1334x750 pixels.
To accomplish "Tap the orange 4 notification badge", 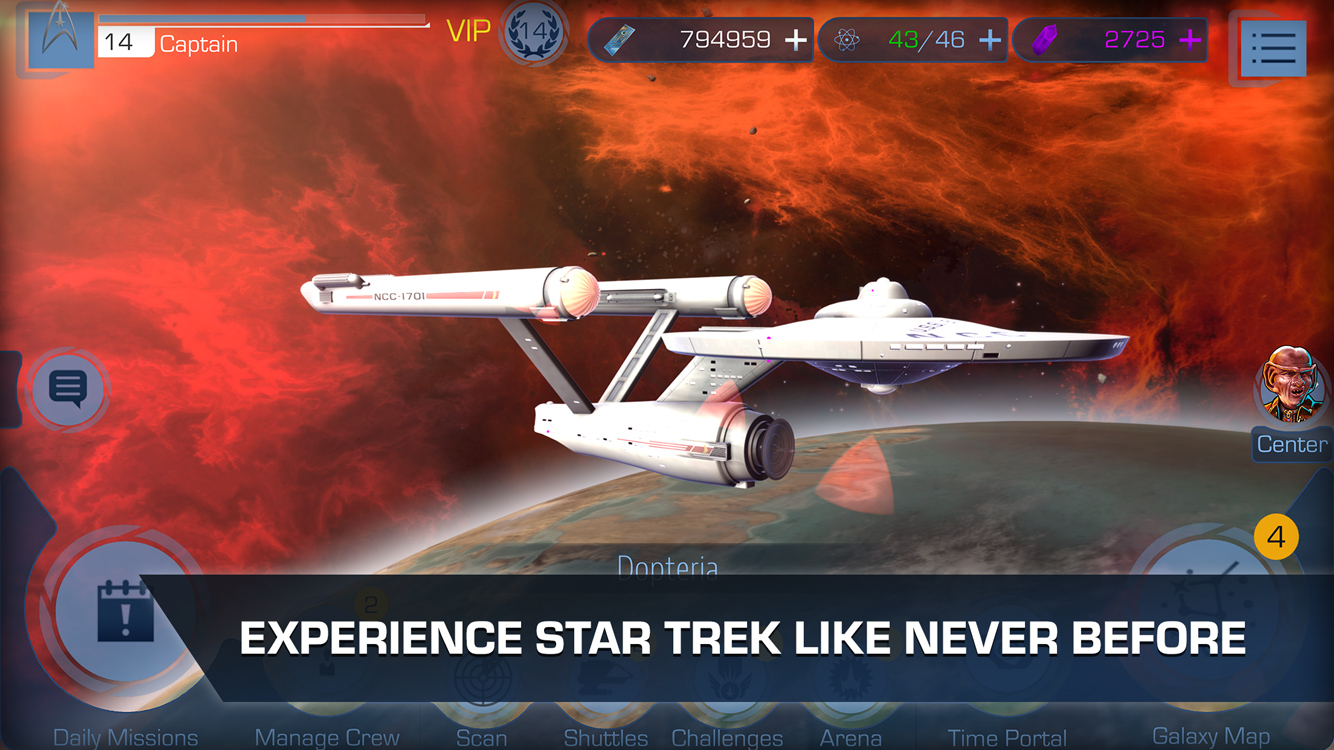I will pyautogui.click(x=1276, y=536).
